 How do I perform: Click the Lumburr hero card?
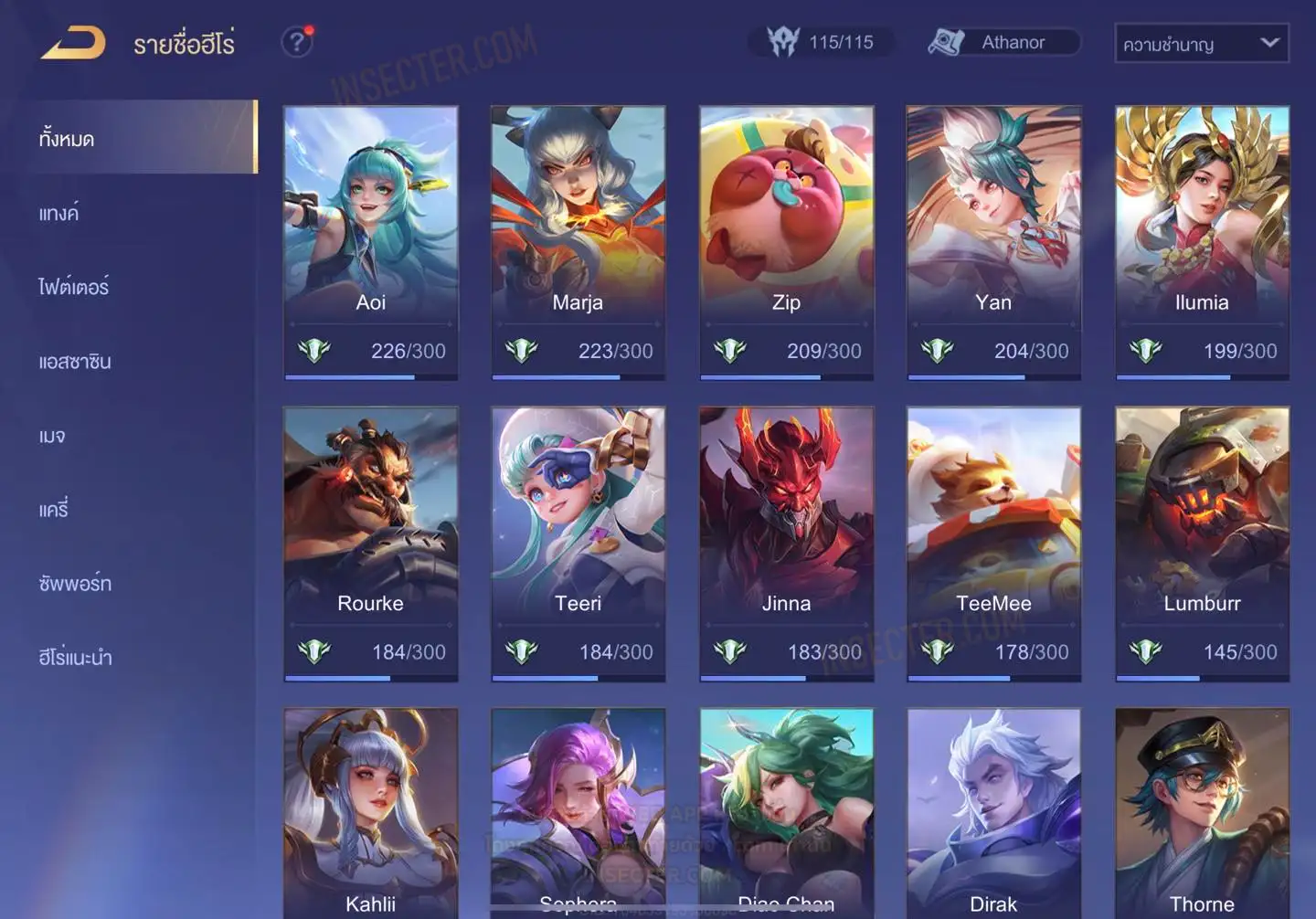pos(1202,543)
